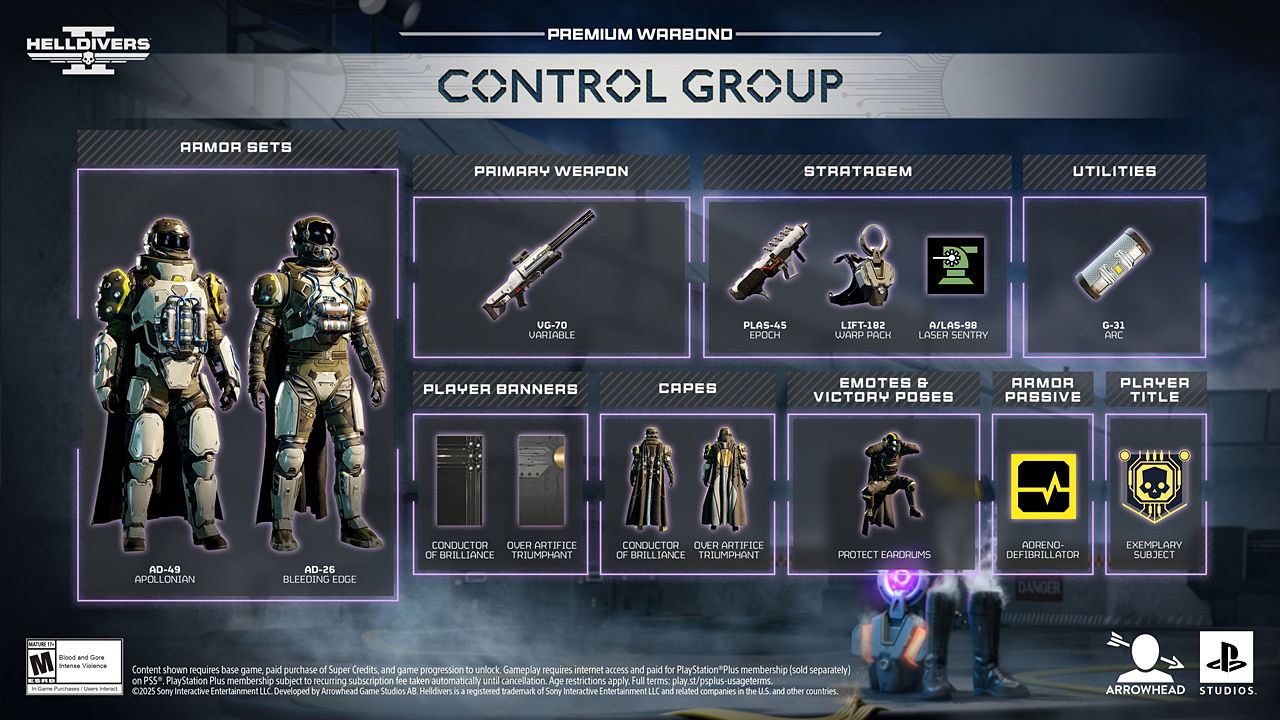
Task: Select the Conductor of Brilliance cape
Action: pos(650,480)
